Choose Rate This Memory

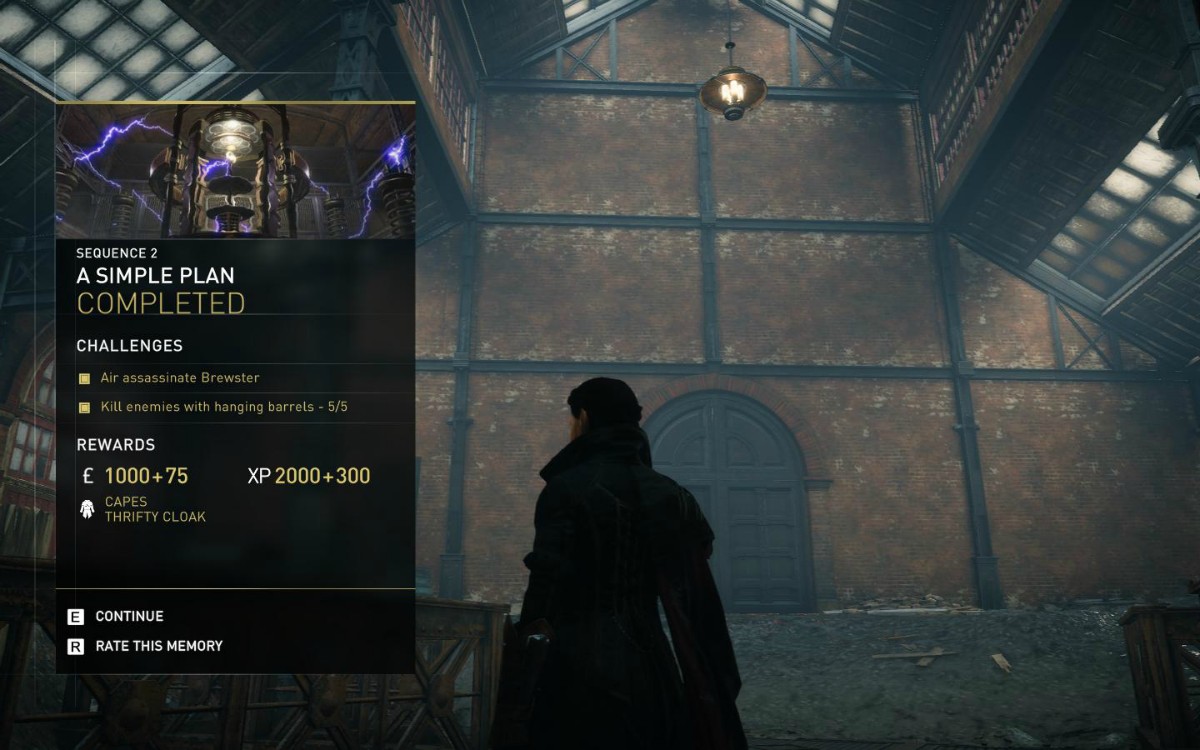(158, 646)
